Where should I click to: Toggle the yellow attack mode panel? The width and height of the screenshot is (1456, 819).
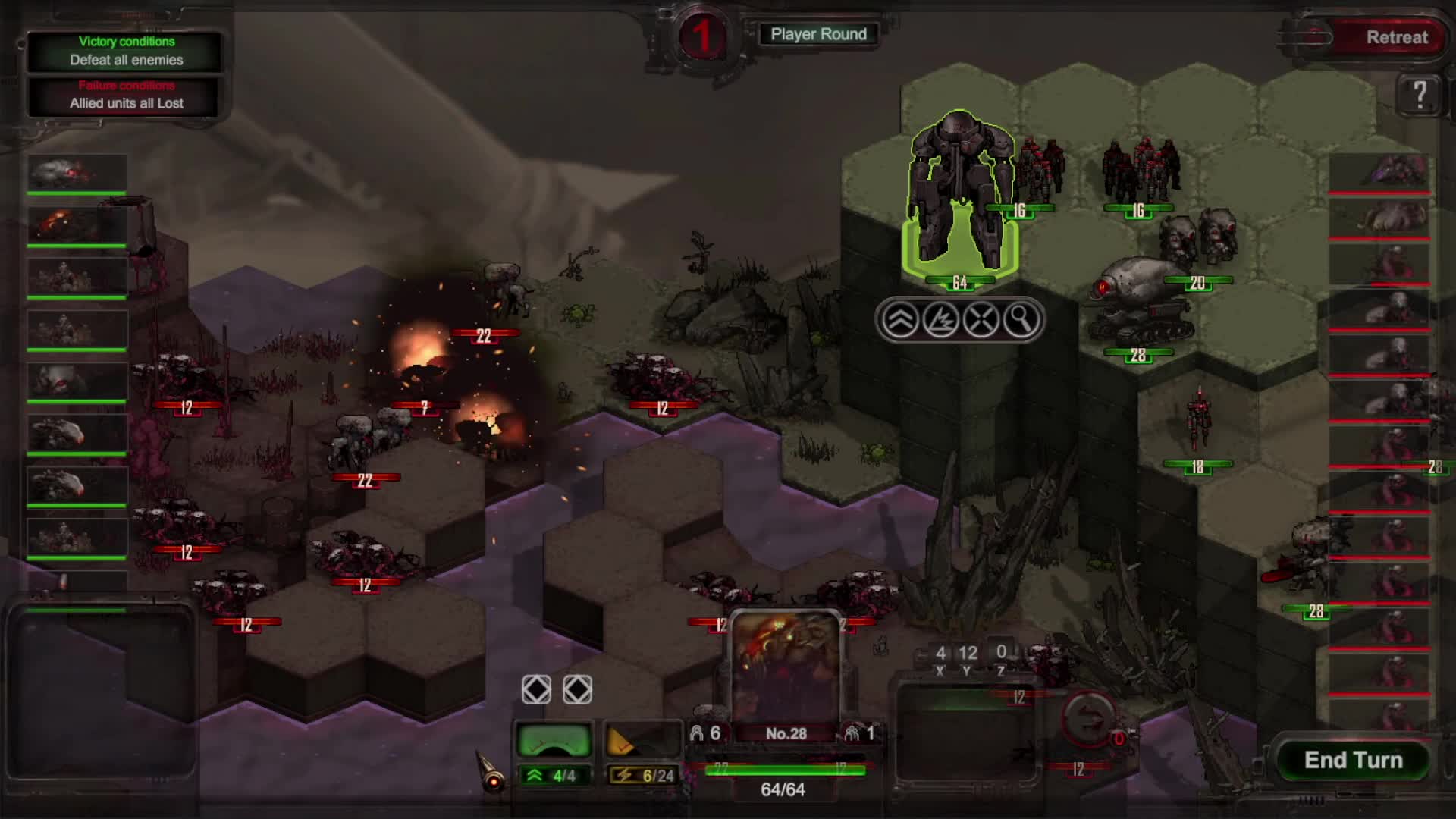642,740
